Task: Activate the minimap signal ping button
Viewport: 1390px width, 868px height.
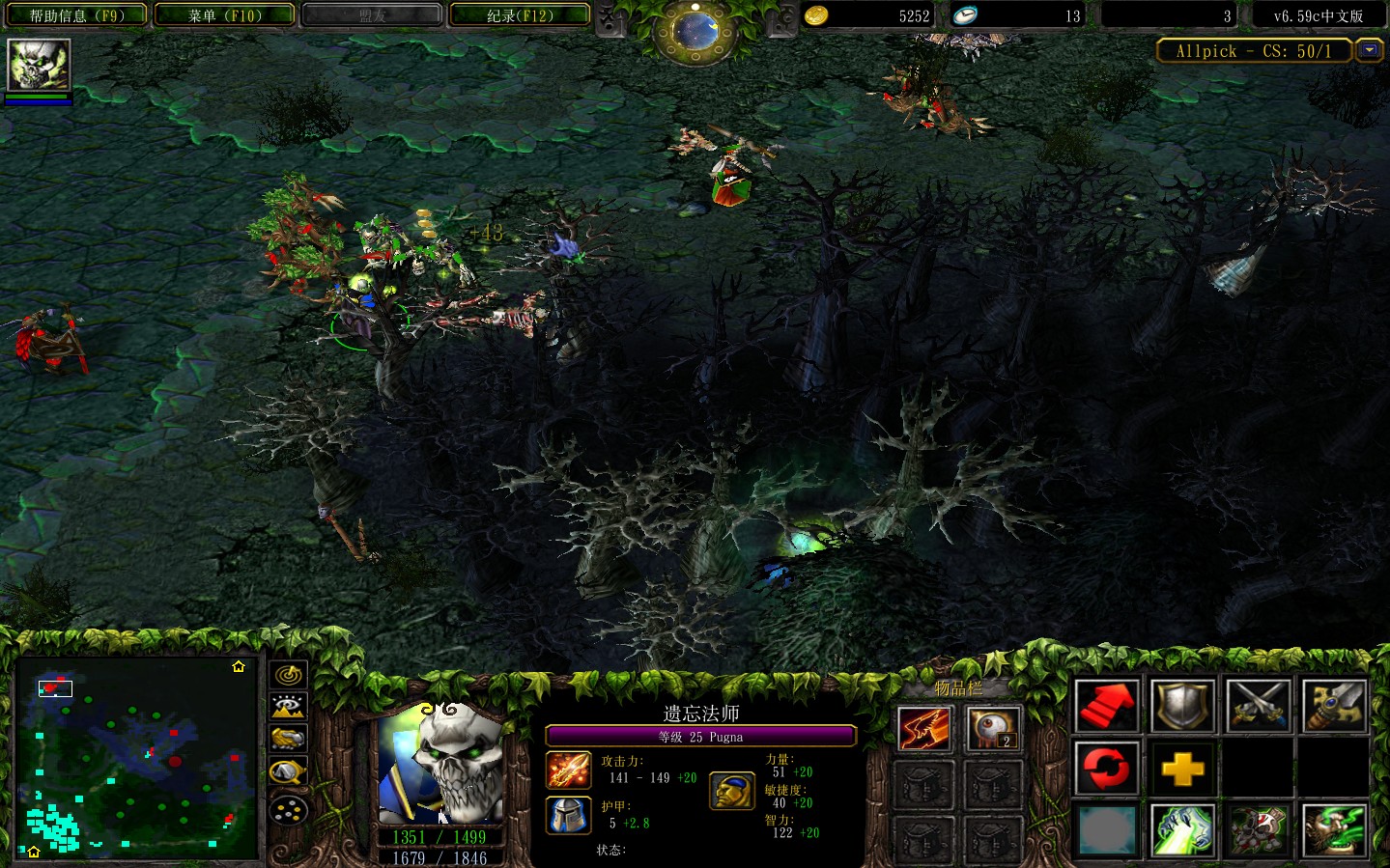Action: point(288,675)
